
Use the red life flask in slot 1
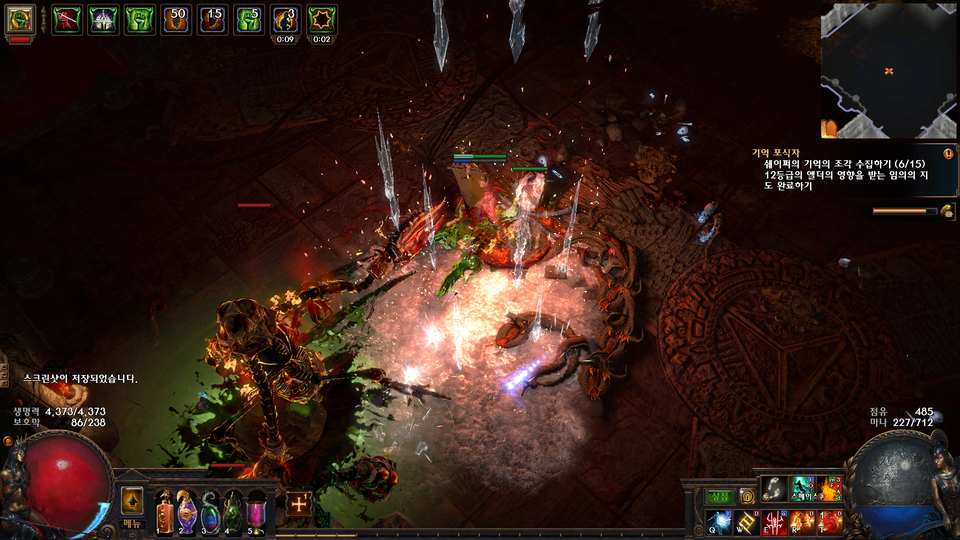coord(164,513)
